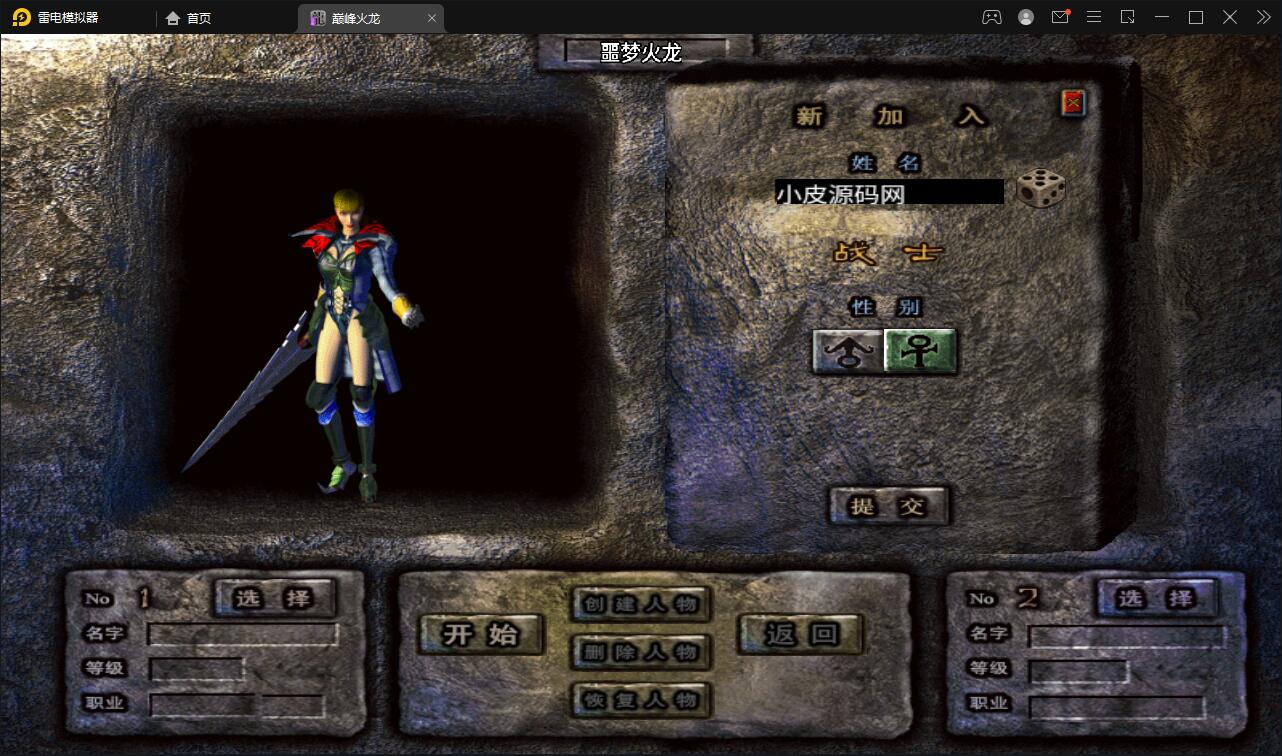The image size is (1282, 756).
Task: Click the gamepad icon in the emulator titlebar
Action: (992, 17)
